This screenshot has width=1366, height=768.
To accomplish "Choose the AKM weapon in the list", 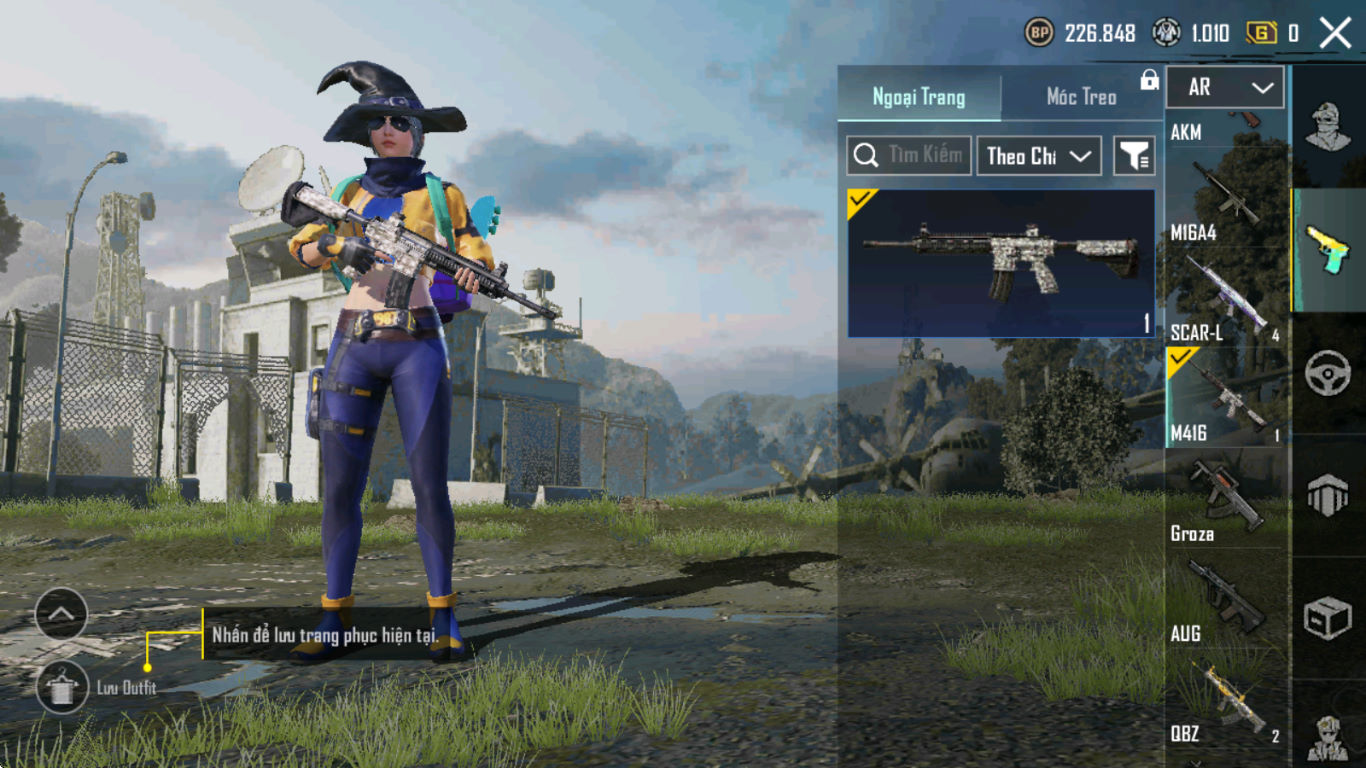I will coord(1226,128).
